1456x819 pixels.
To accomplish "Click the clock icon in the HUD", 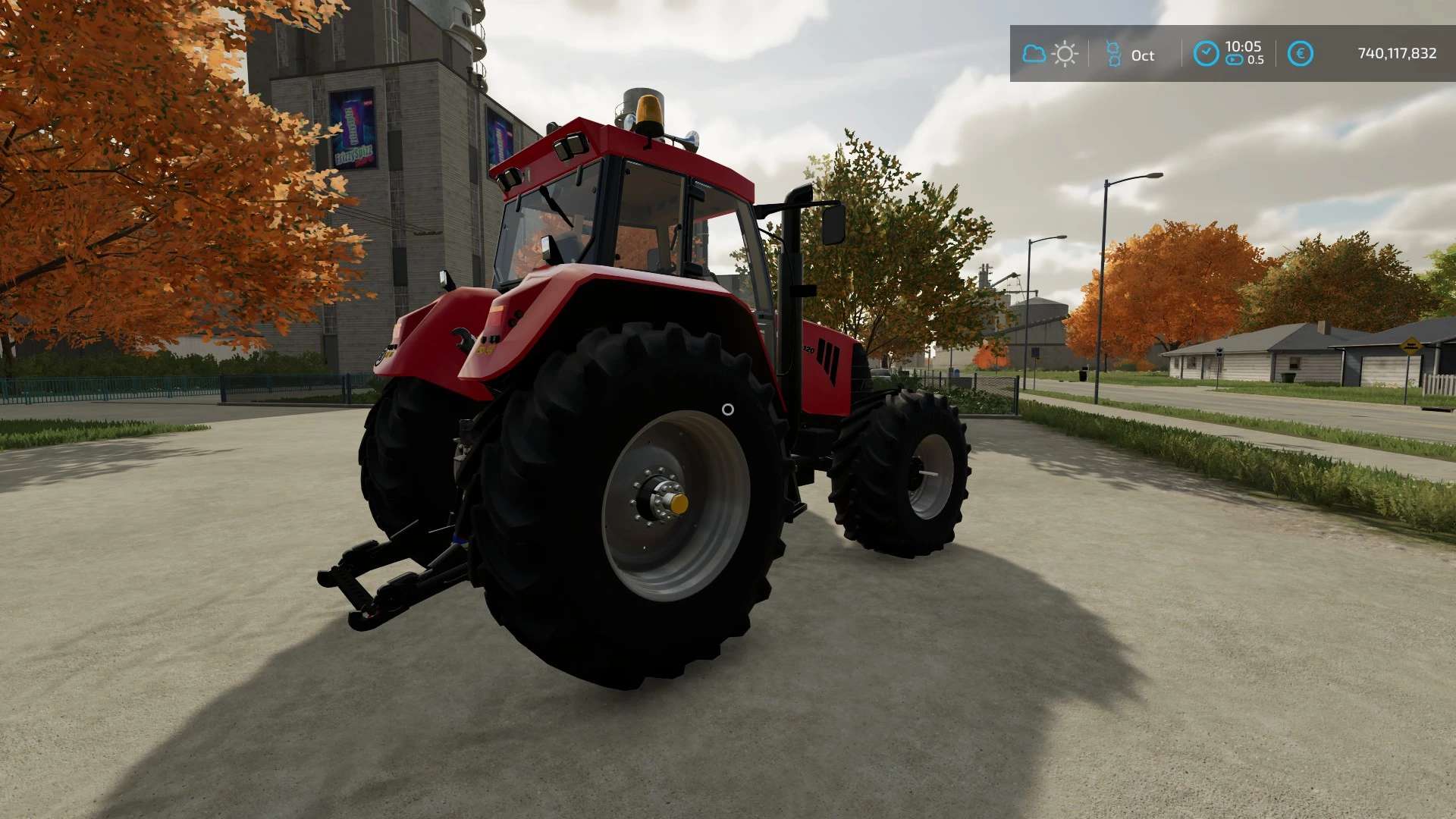I will 1206,54.
